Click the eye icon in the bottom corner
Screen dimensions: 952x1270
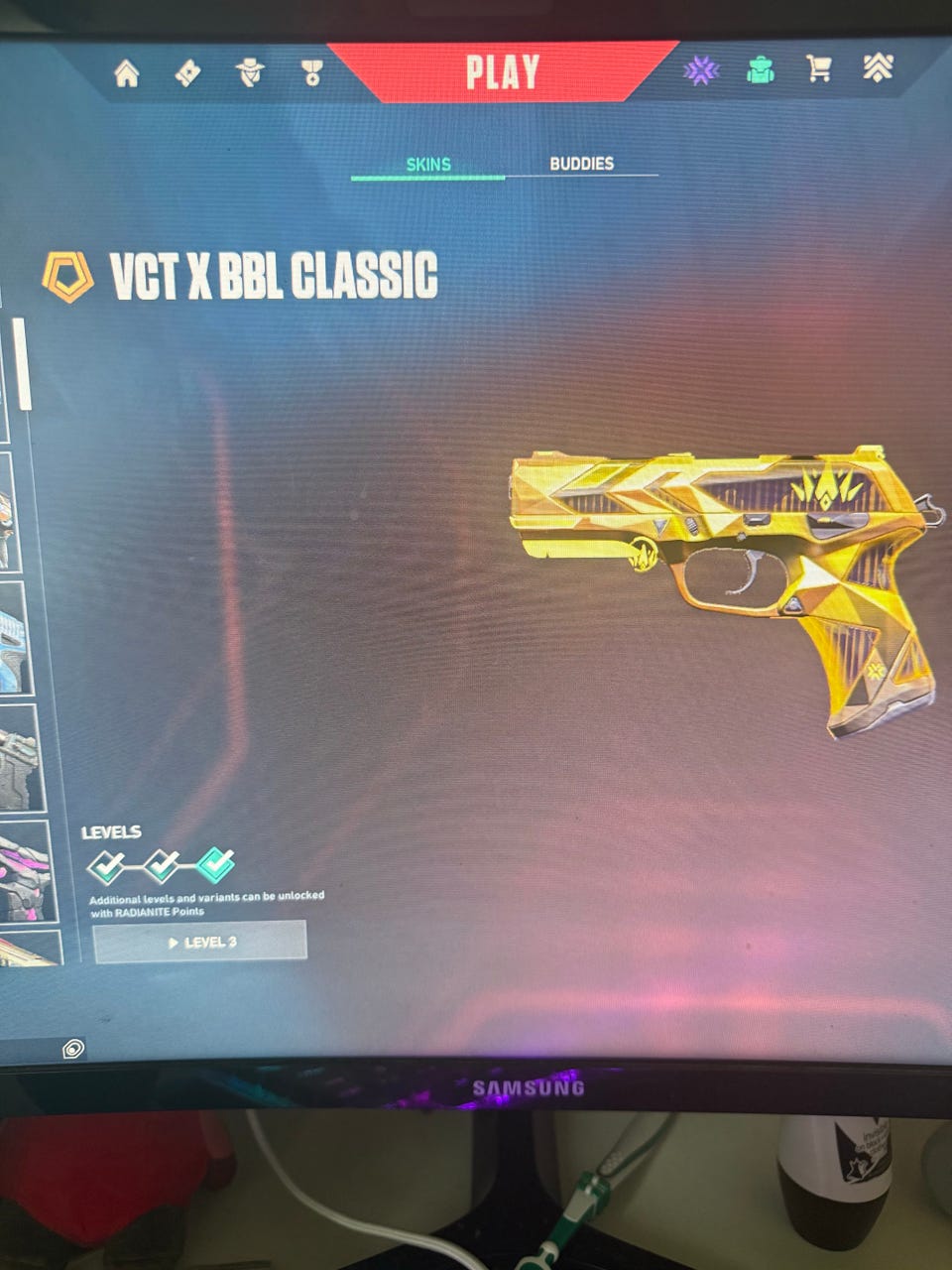(72, 1049)
